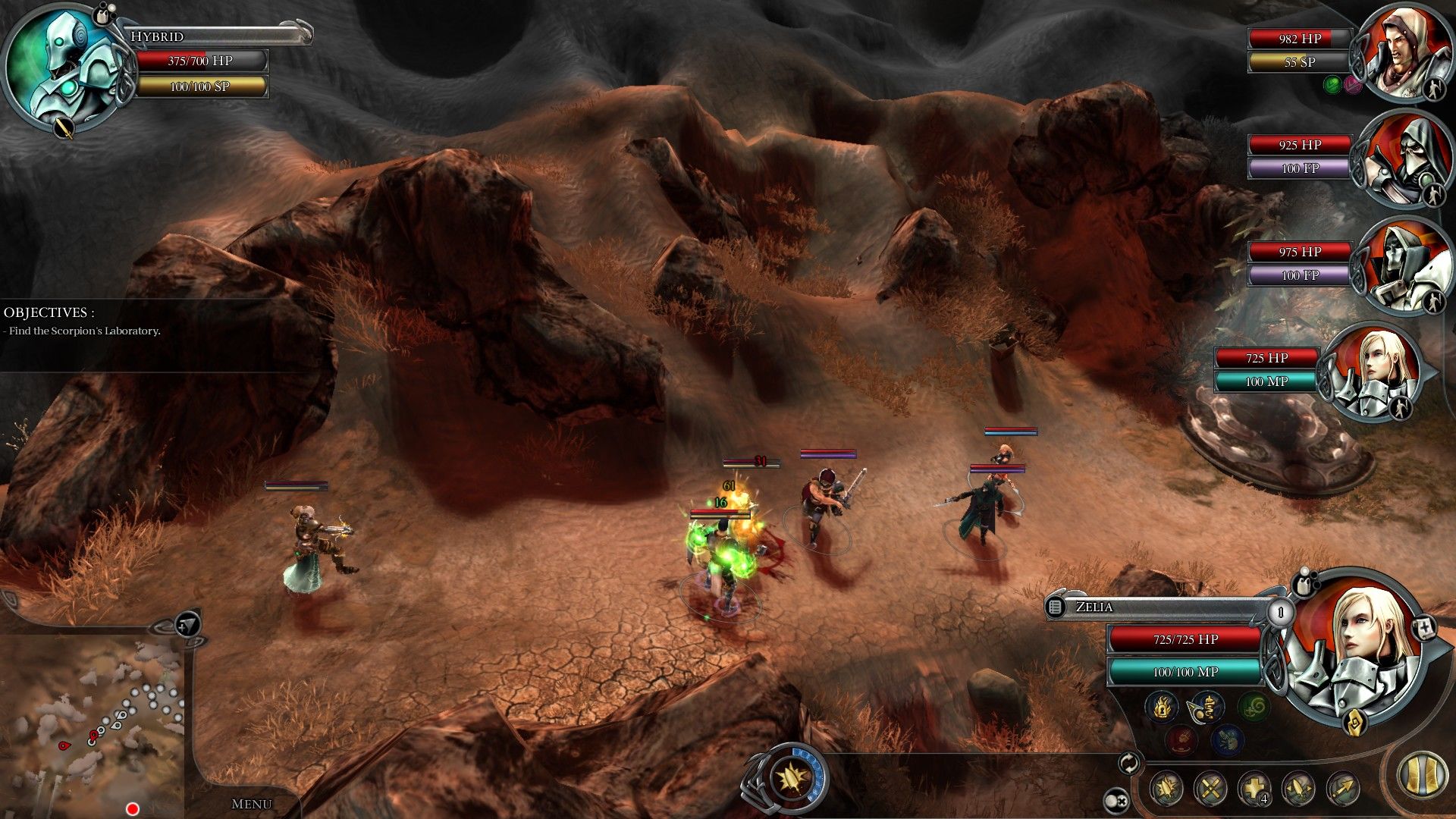Open the scroll-plus icon on Zelia's portrait

1425,628
